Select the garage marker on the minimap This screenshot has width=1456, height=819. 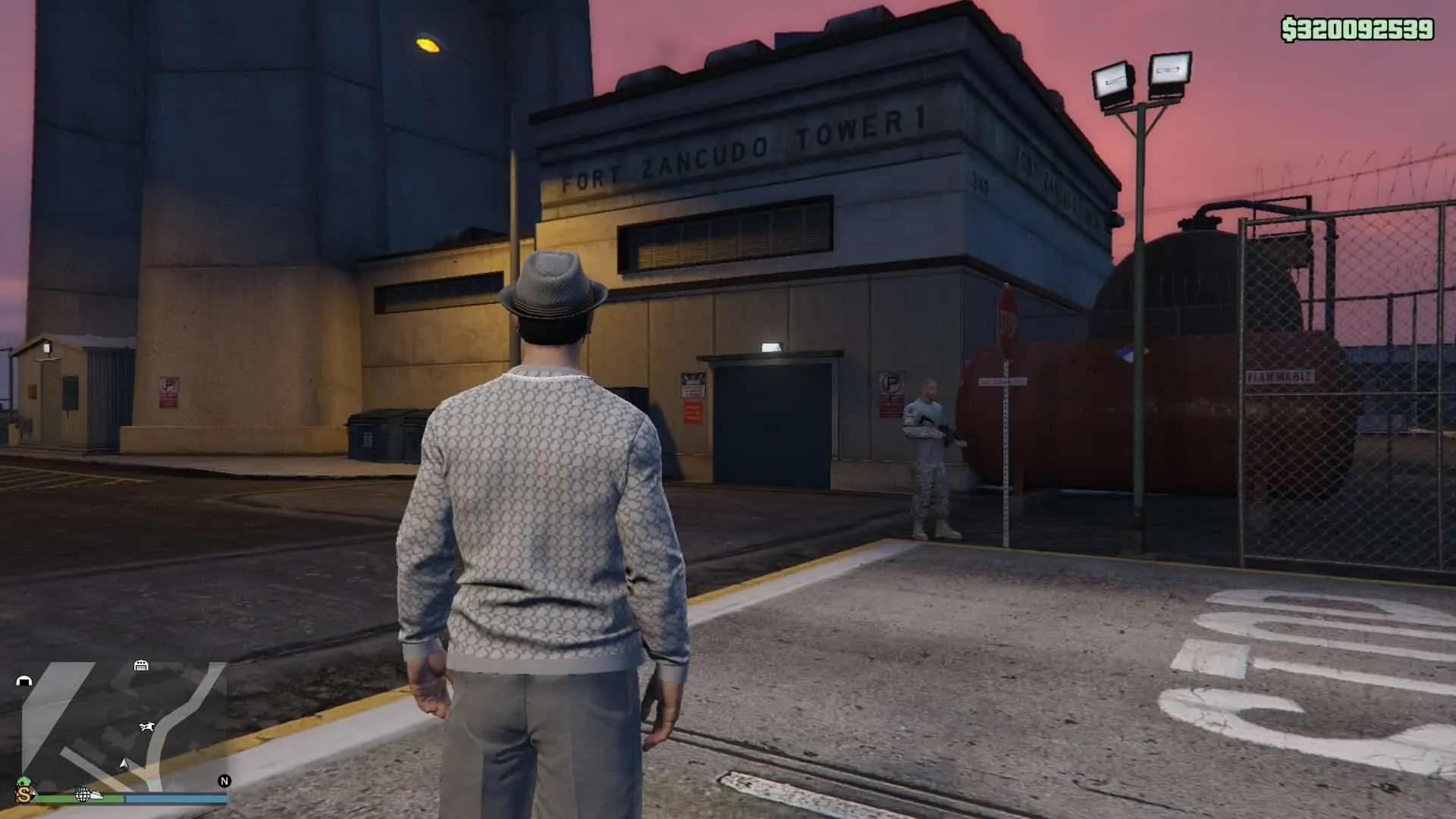[141, 666]
